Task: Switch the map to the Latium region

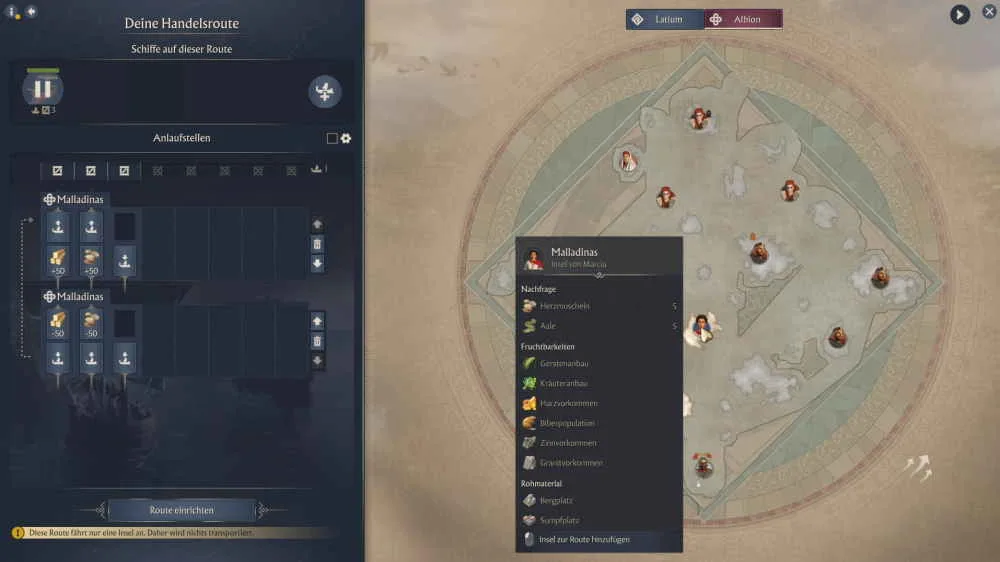Action: pyautogui.click(x=665, y=19)
